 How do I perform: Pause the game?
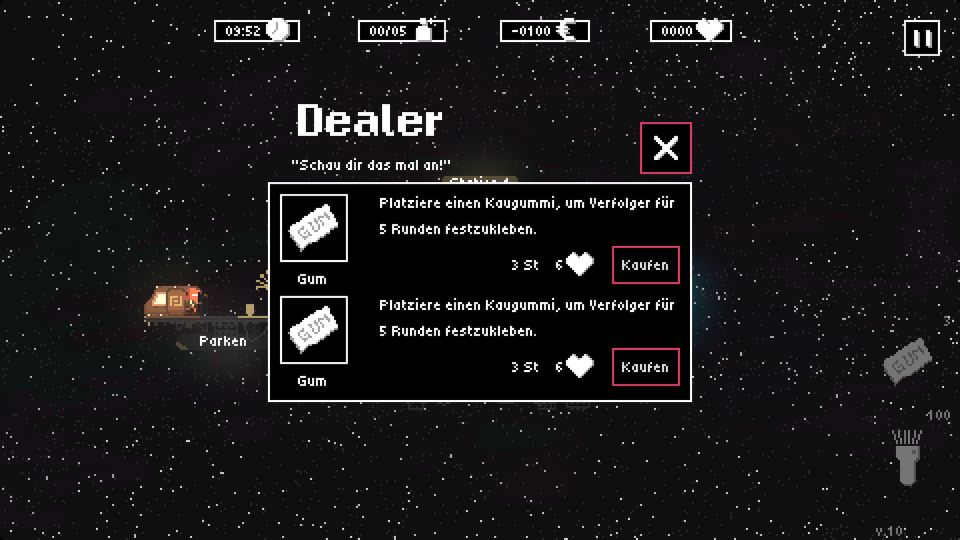(921, 39)
